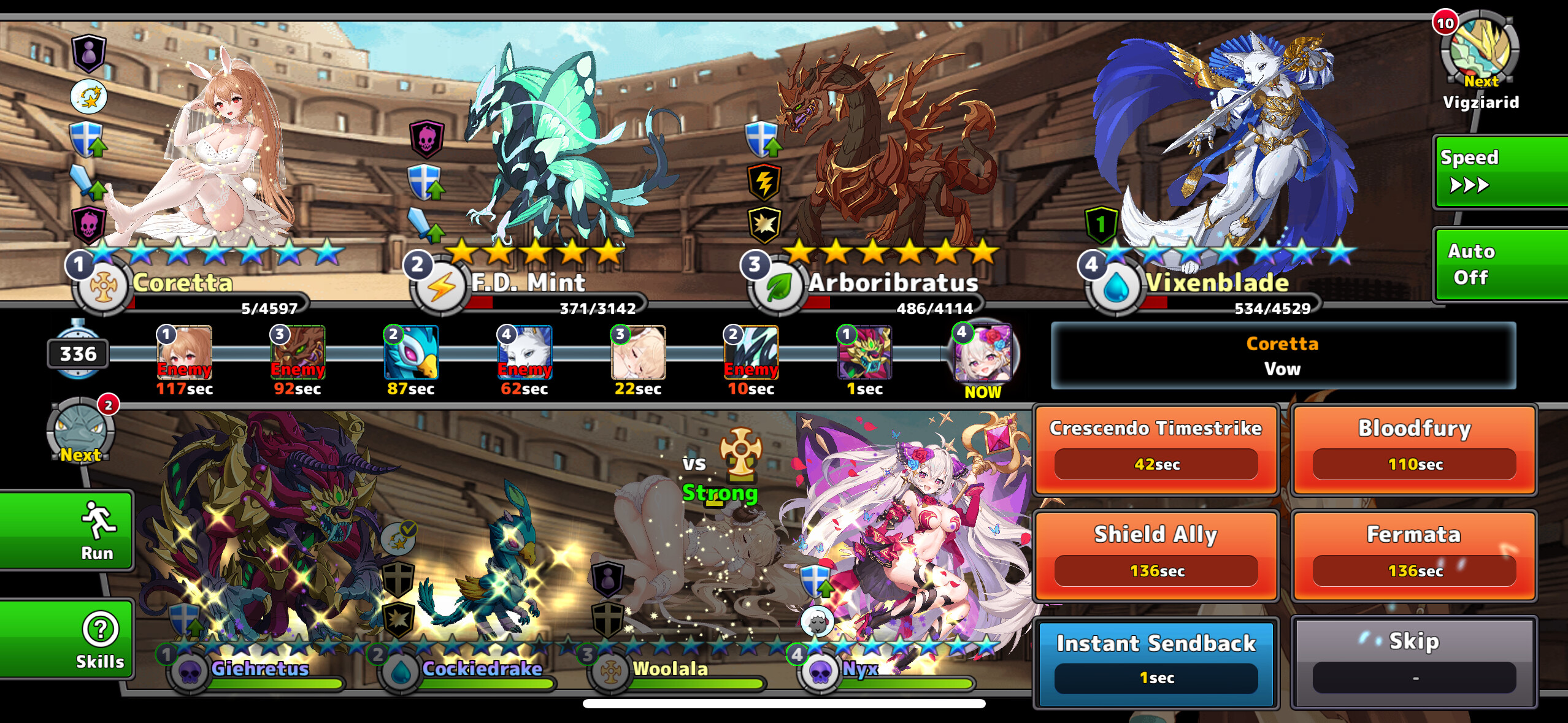Image resolution: width=1568 pixels, height=723 pixels.
Task: Click the 117sec enemy portrait in the timeline
Action: [x=184, y=353]
